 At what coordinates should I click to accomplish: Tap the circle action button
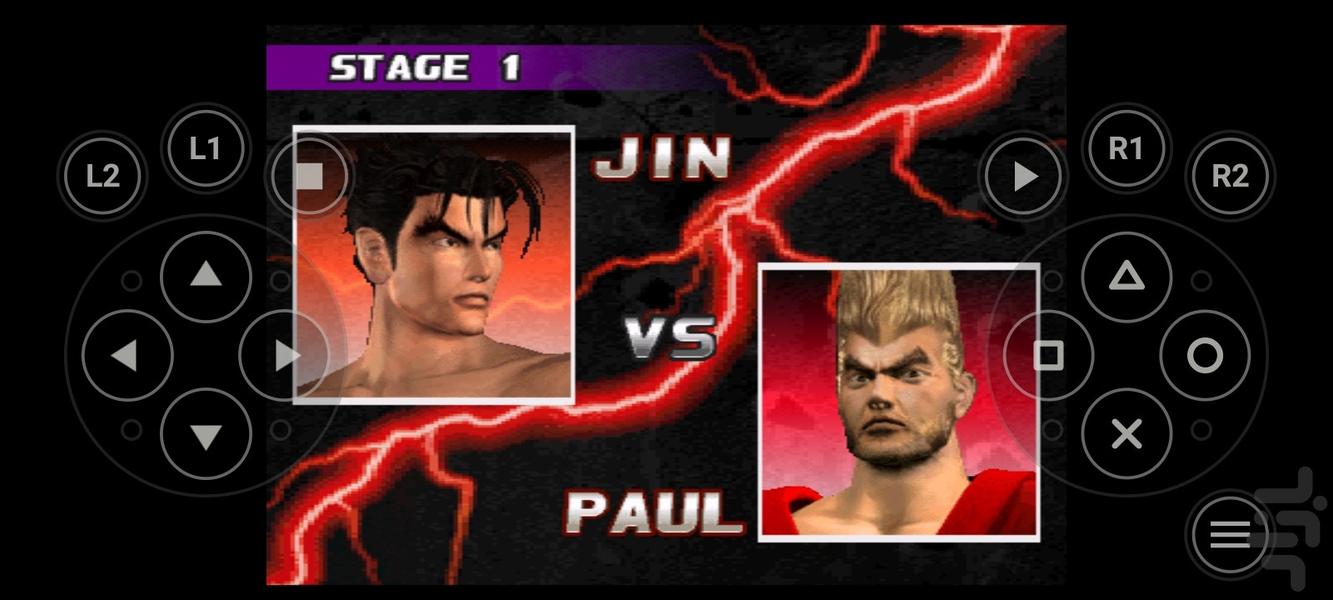pyautogui.click(x=1205, y=355)
